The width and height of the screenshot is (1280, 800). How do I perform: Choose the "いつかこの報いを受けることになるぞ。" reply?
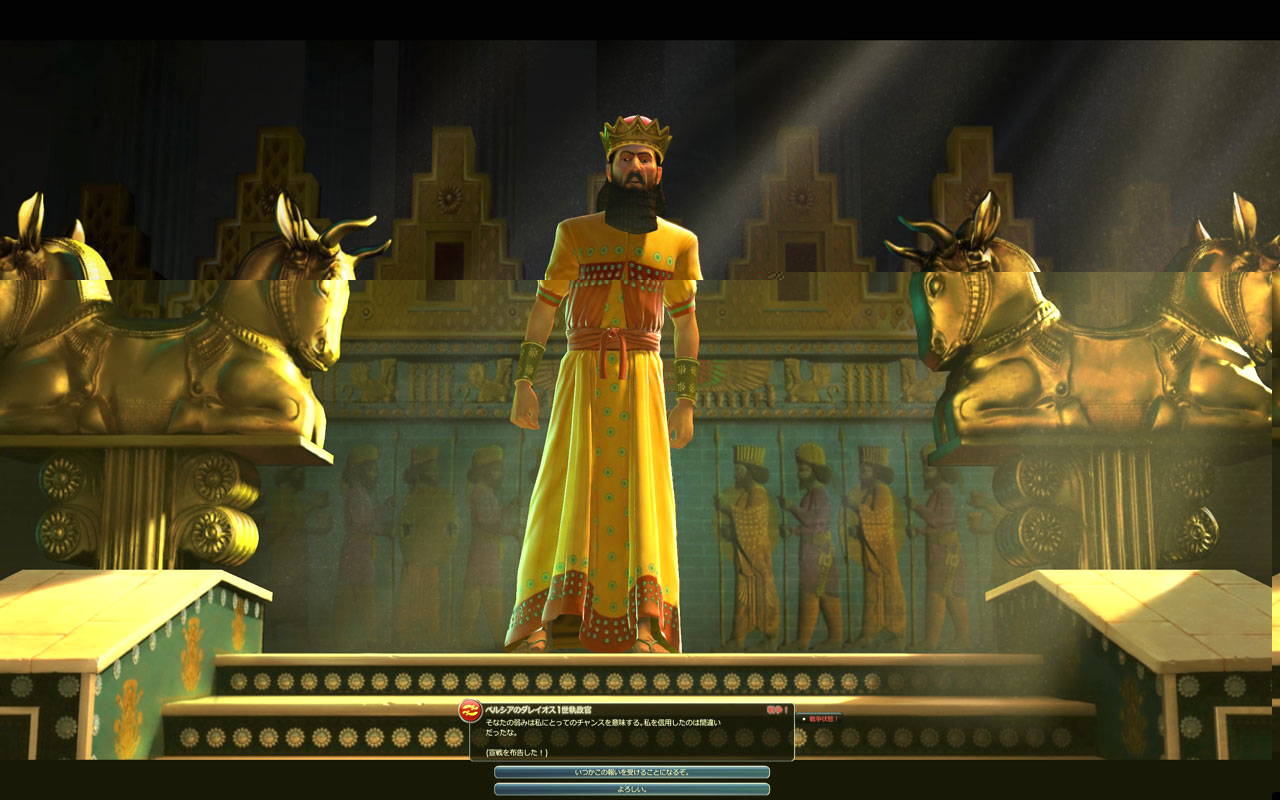(x=632, y=772)
